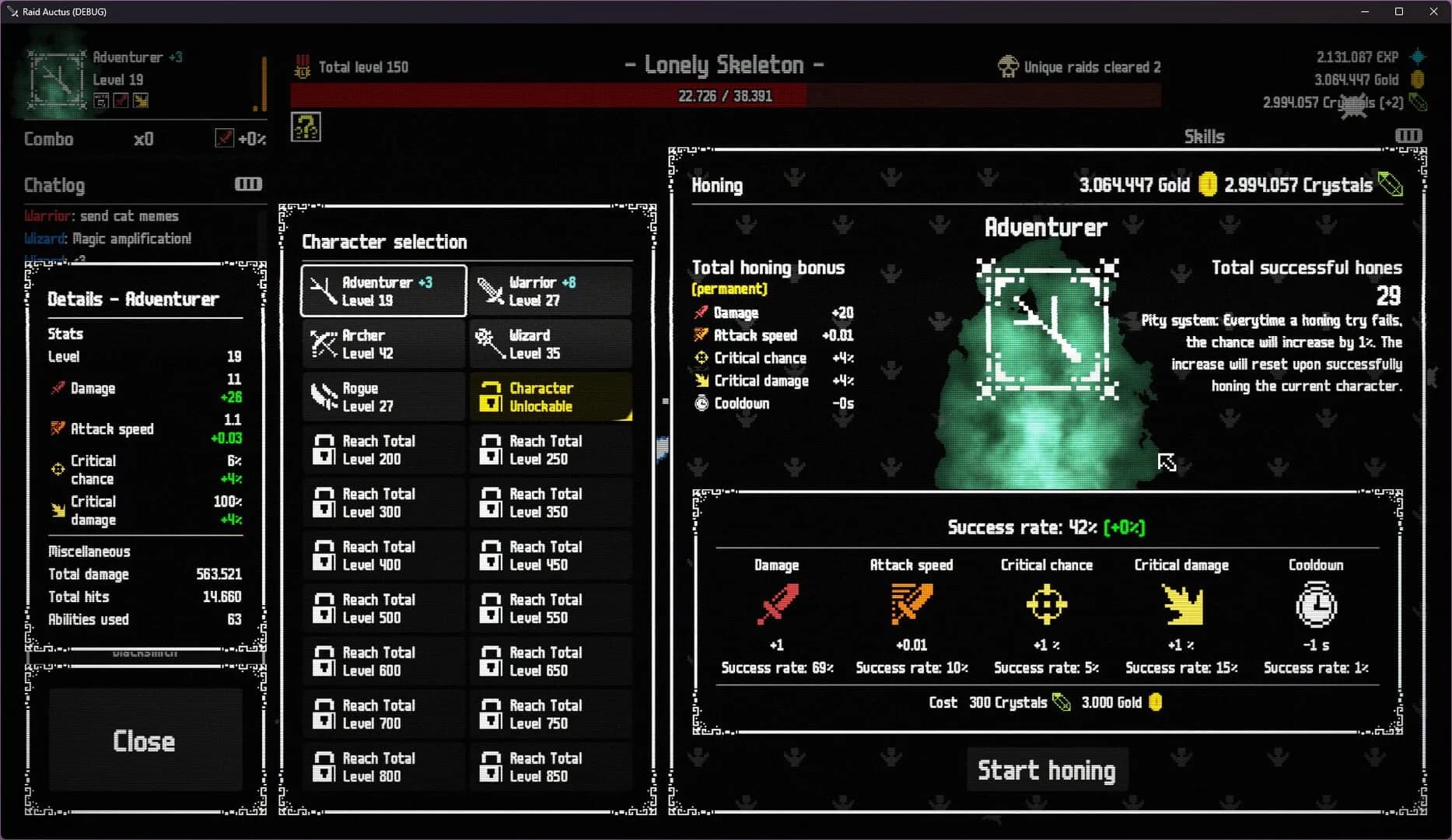
Task: Switch to the Warrior +8 character tab
Action: click(x=551, y=290)
